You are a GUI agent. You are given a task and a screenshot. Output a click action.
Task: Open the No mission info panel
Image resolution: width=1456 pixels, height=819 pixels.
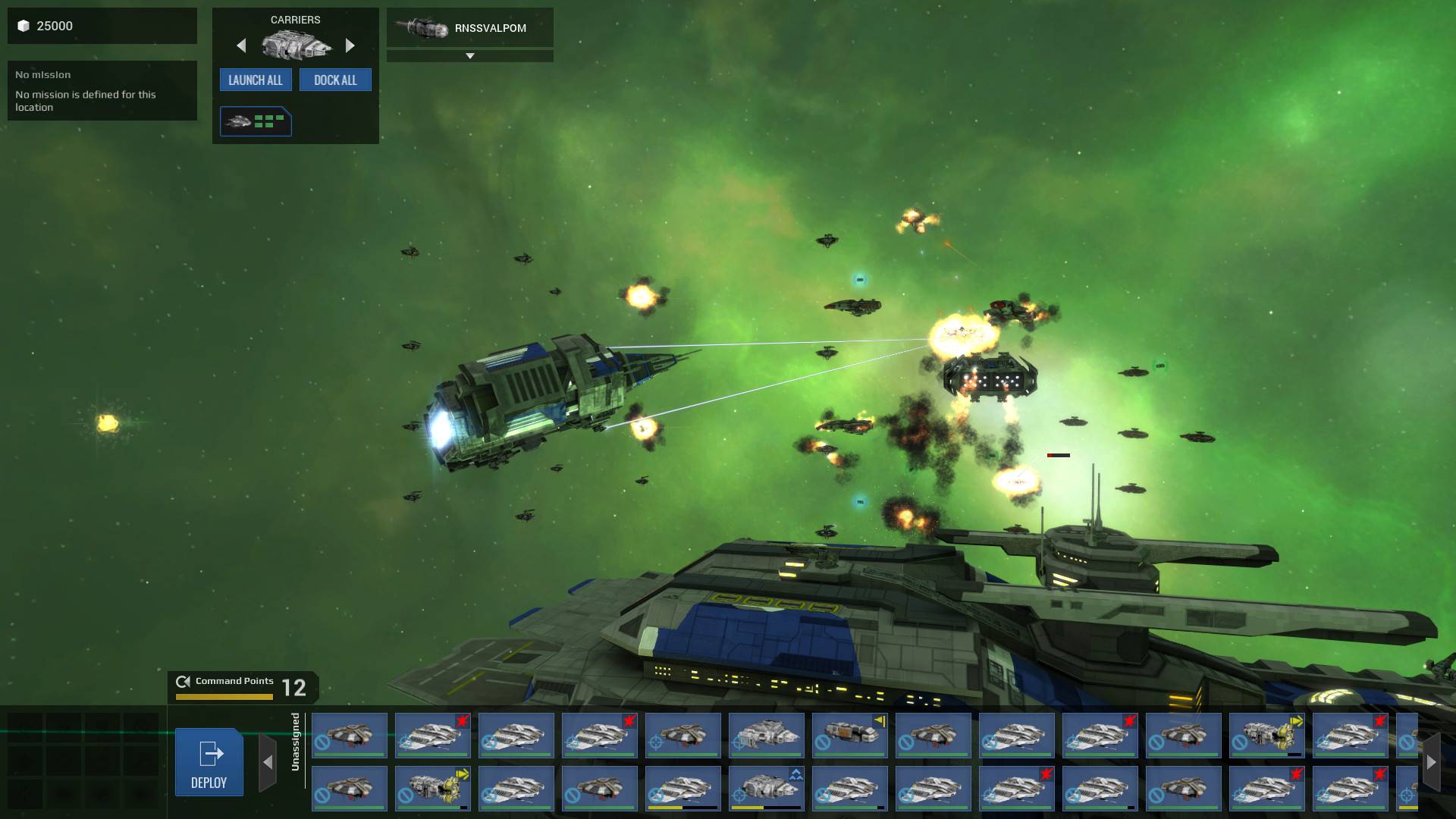102,91
